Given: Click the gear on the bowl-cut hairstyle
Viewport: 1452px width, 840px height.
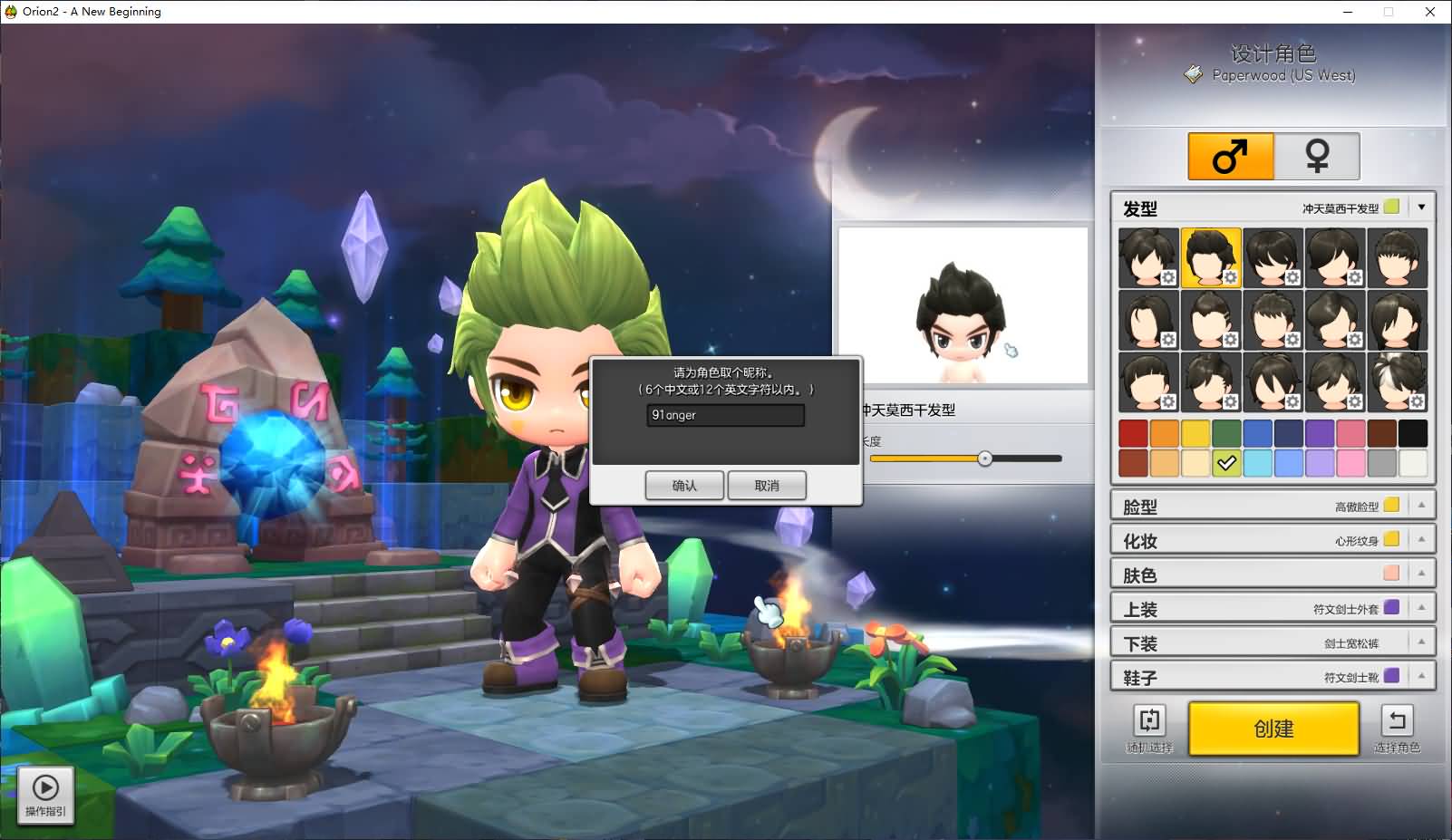Looking at the screenshot, I should (1168, 401).
